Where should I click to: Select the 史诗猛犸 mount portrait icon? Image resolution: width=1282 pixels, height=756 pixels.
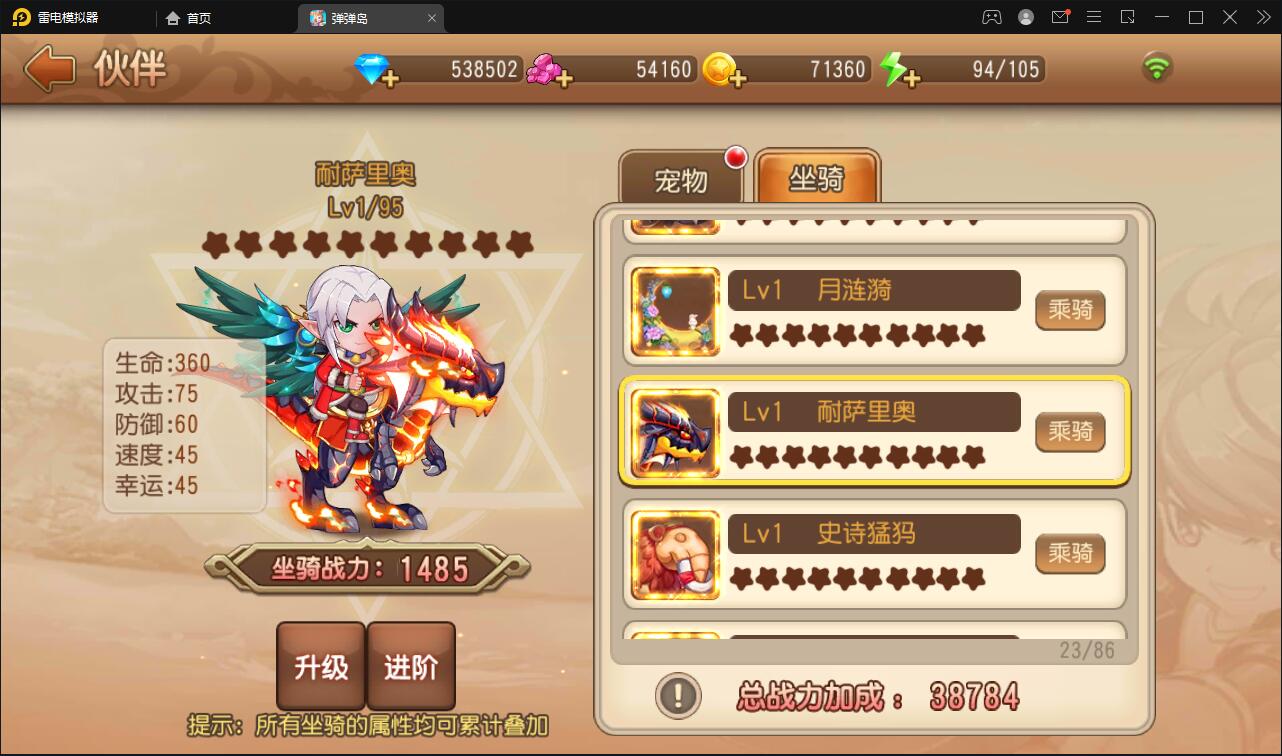pyautogui.click(x=674, y=554)
